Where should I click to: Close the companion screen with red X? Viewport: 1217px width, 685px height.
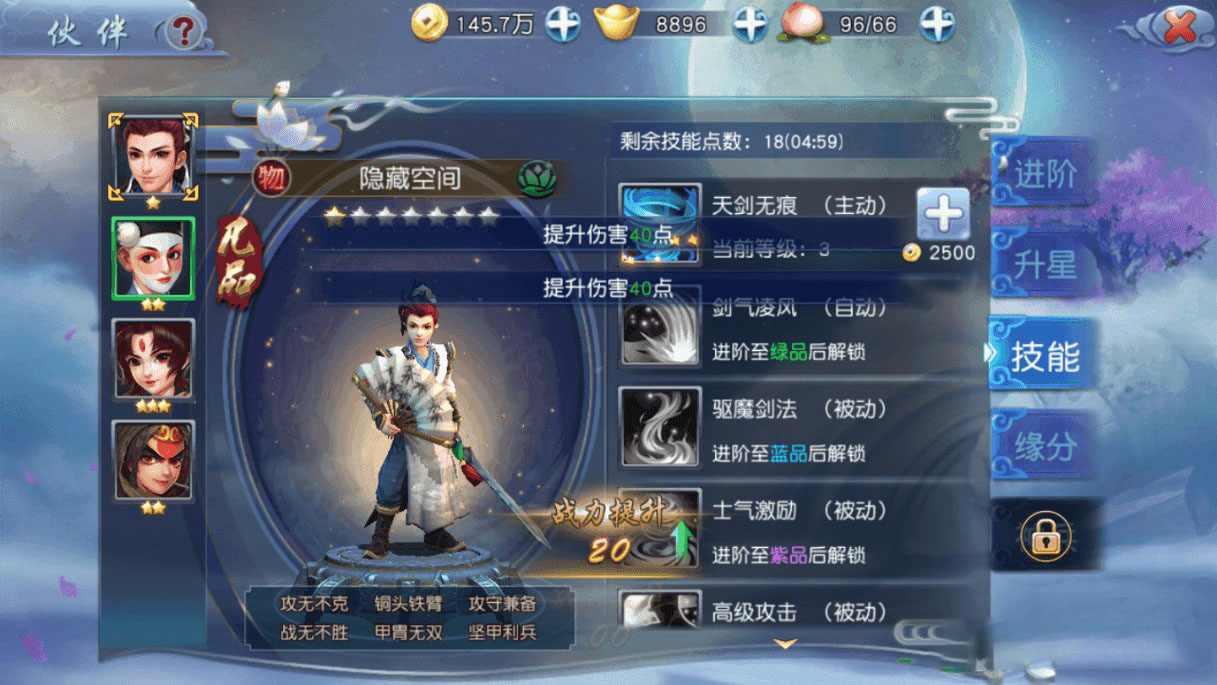[1179, 28]
